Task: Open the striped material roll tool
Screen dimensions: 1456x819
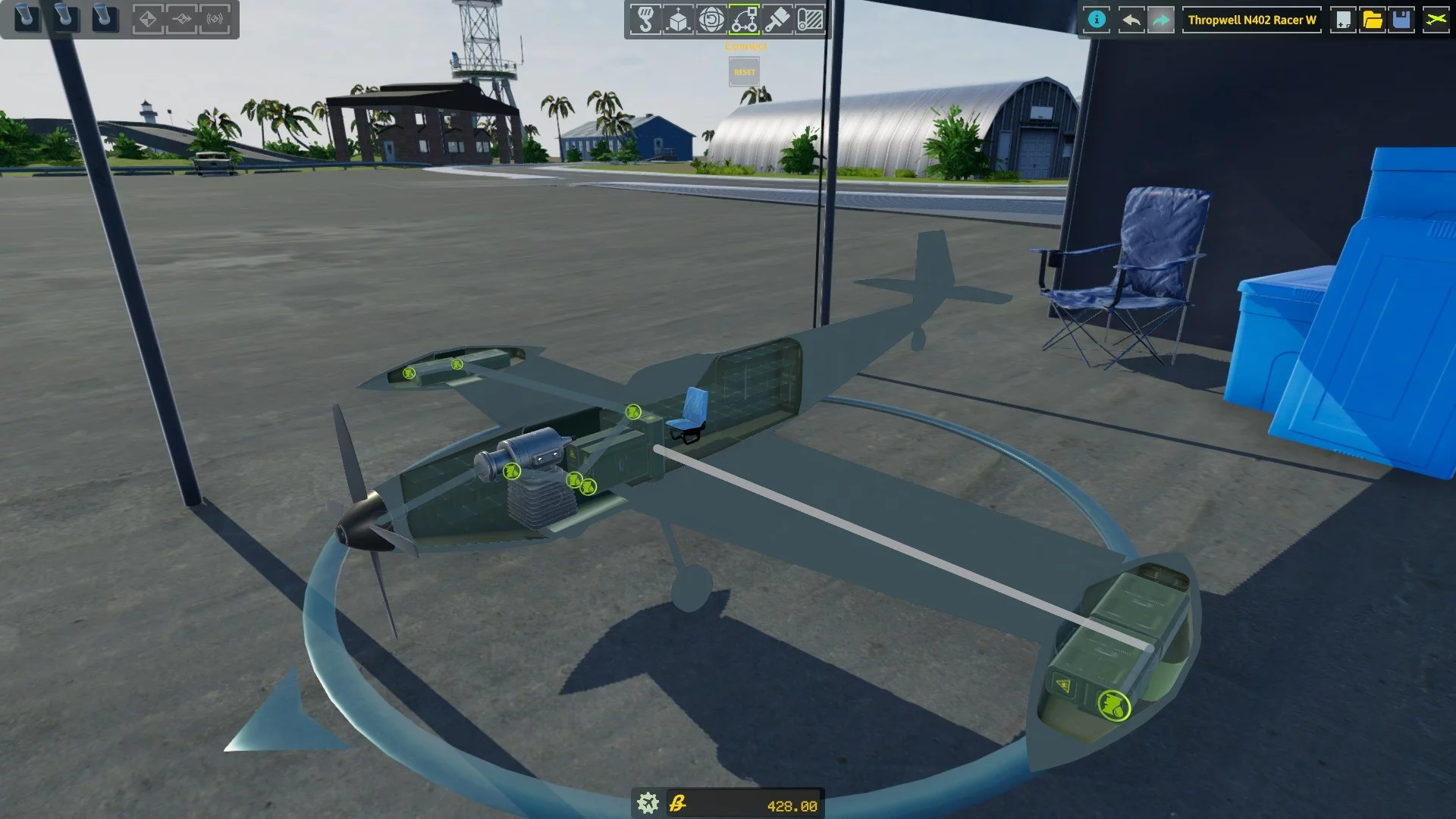Action: coord(810,20)
